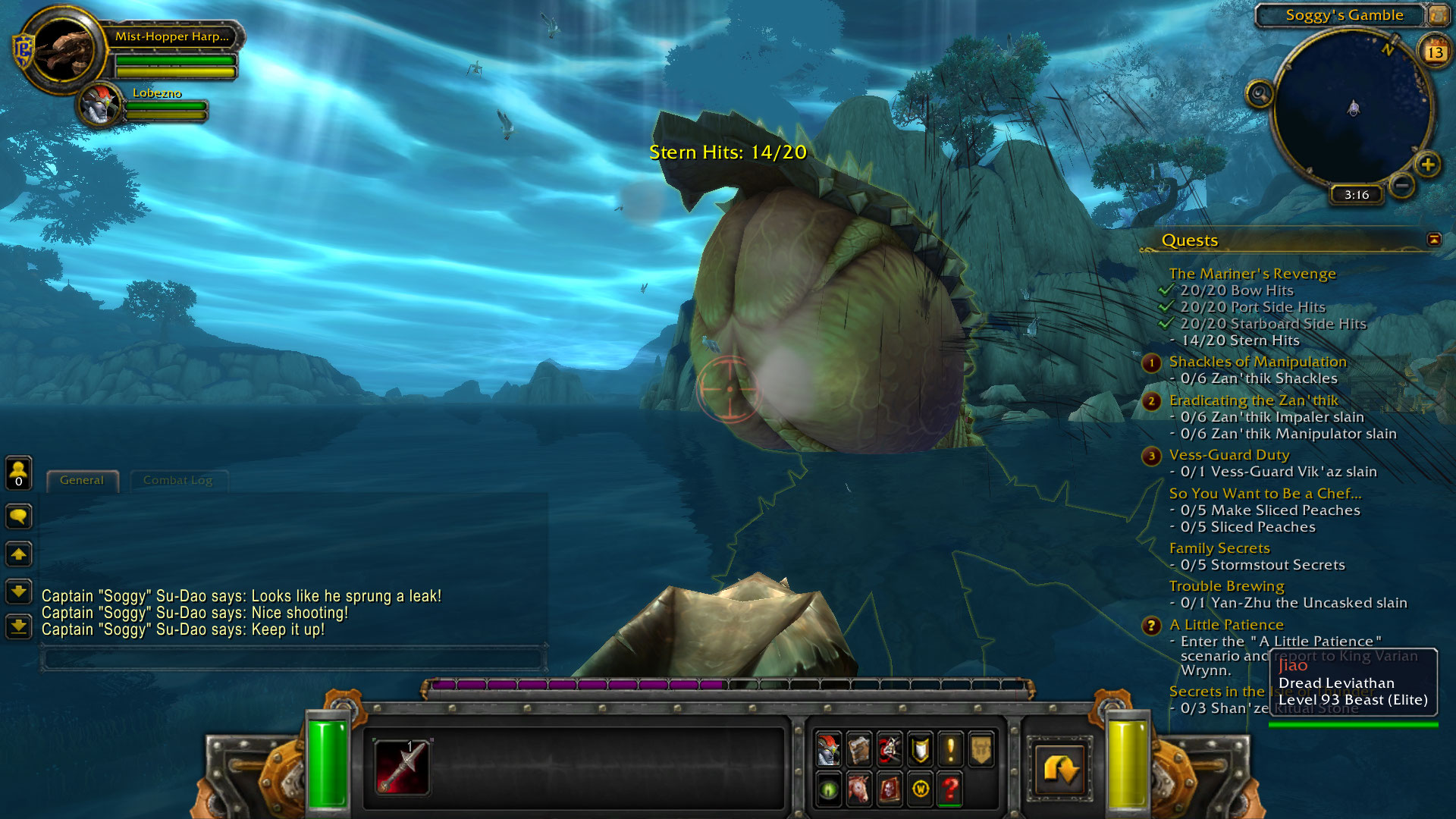Open the character info micro button
This screenshot has width=1456, height=819.
click(828, 749)
